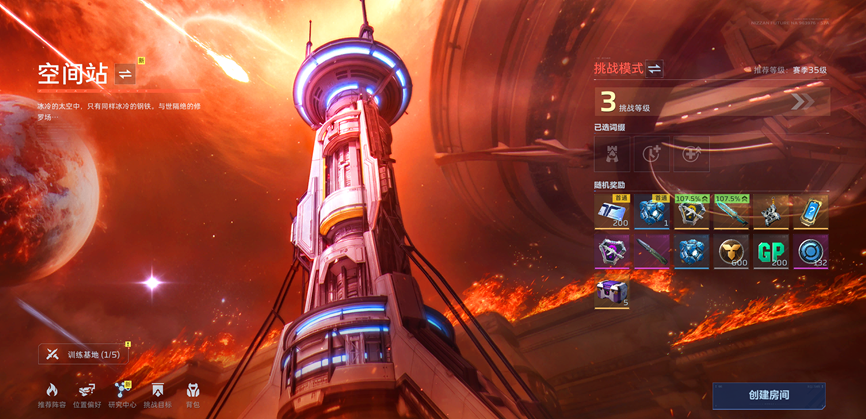This screenshot has width=866, height=419.
Task: Inspect the purple chest reward
Action: click(612, 293)
